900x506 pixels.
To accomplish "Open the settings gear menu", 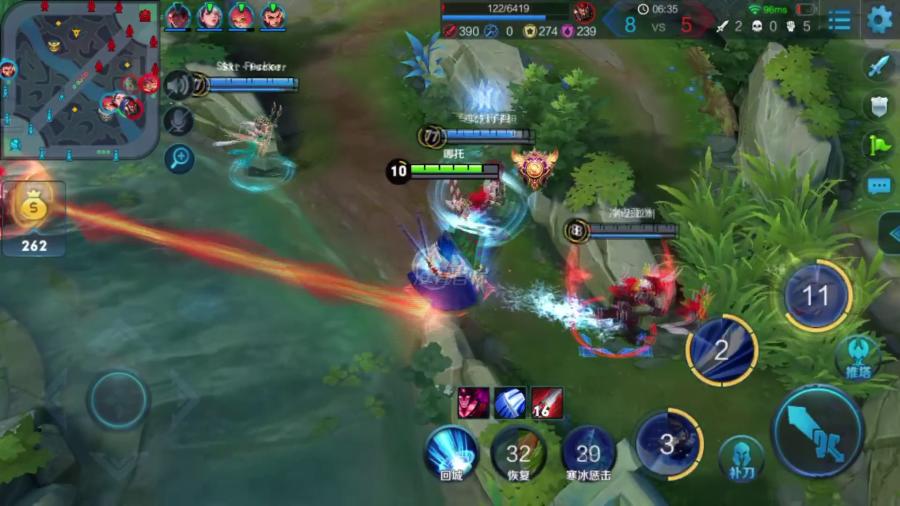I will click(x=879, y=19).
